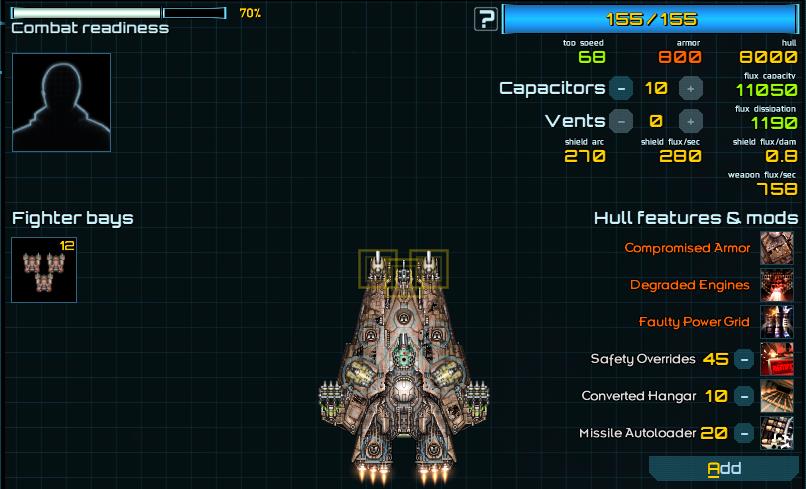Remove the Safety Overrides hullmod
806x489 pixels.
coord(743,359)
